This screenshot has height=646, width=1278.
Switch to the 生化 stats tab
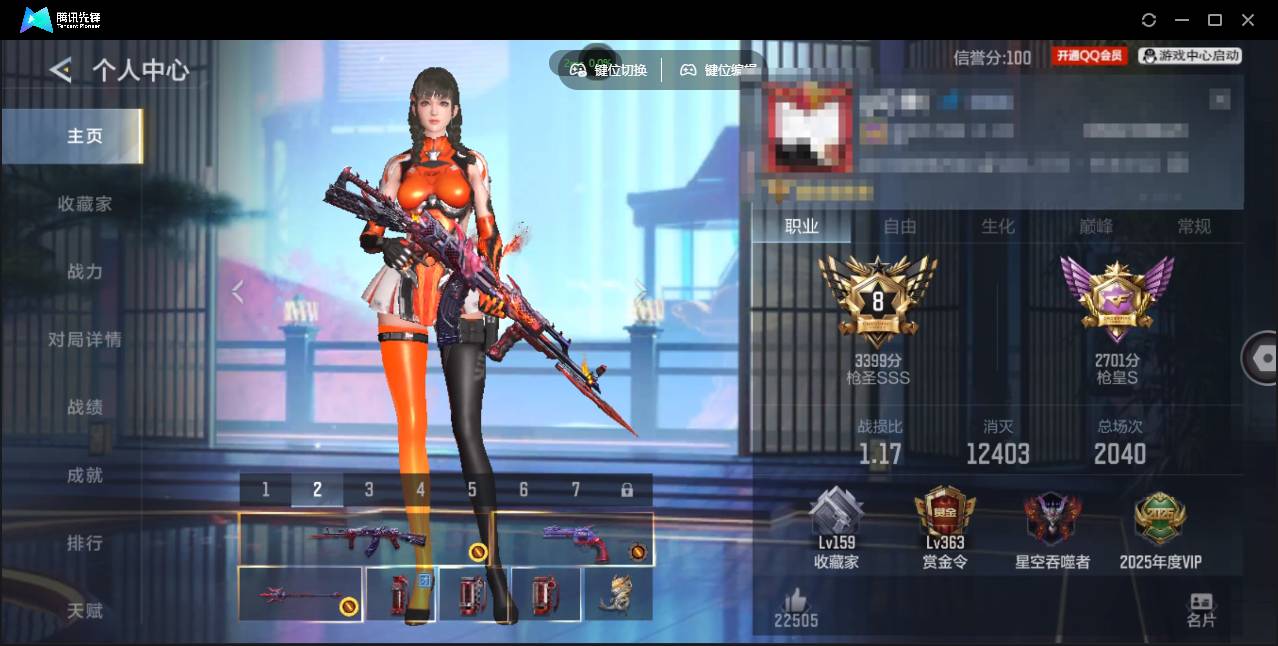(x=997, y=227)
